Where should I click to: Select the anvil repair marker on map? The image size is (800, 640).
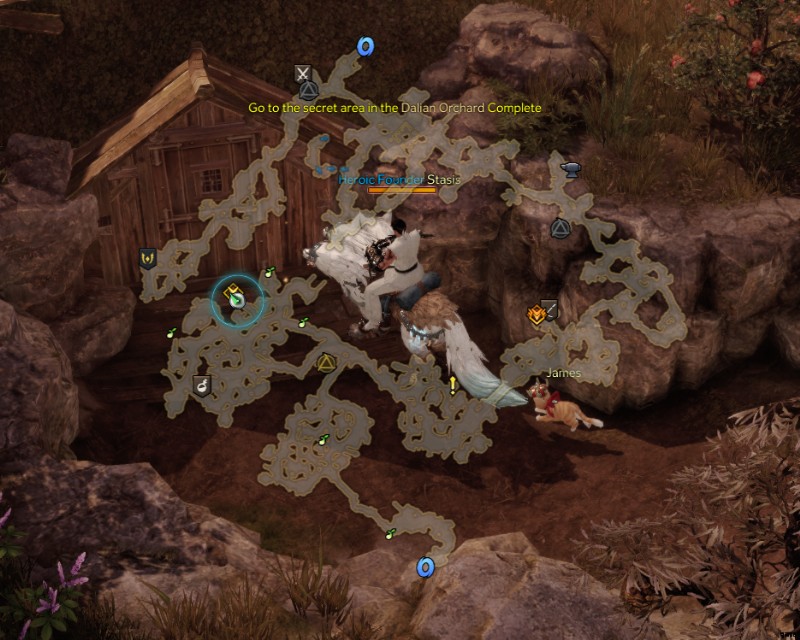574,168
